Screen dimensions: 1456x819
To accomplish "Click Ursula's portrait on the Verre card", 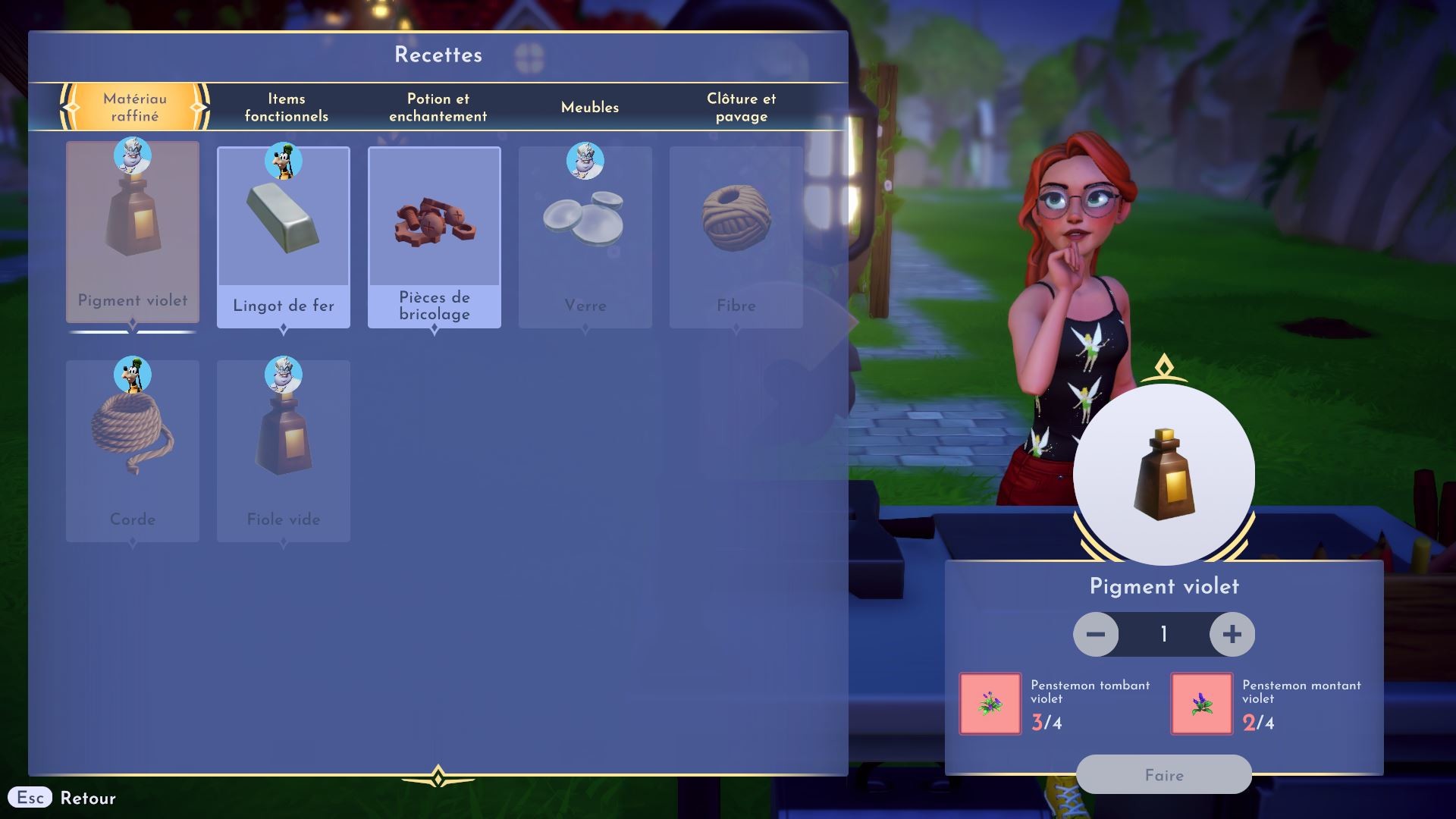I will (x=585, y=161).
